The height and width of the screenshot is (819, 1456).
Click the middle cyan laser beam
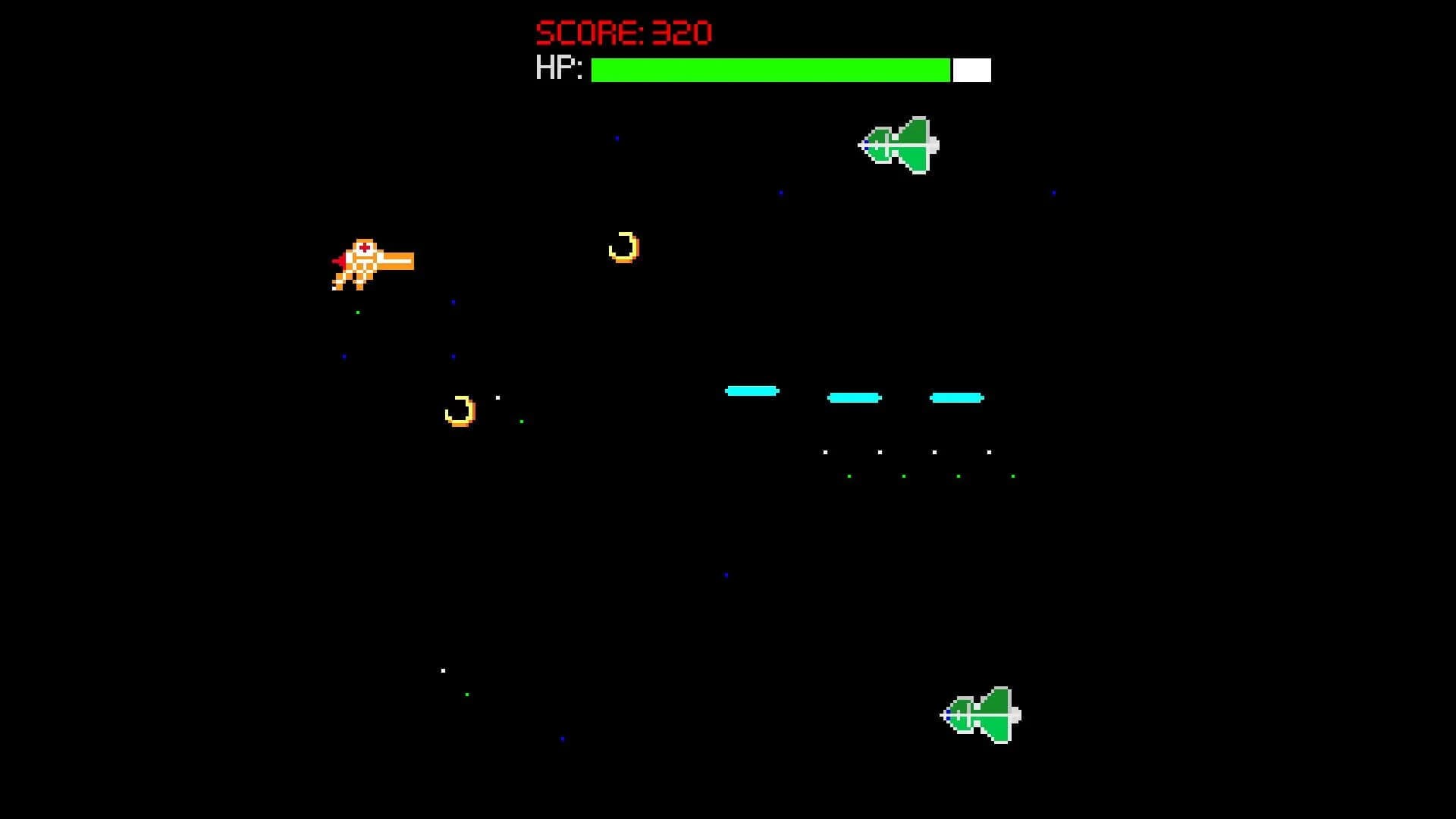[x=855, y=397]
